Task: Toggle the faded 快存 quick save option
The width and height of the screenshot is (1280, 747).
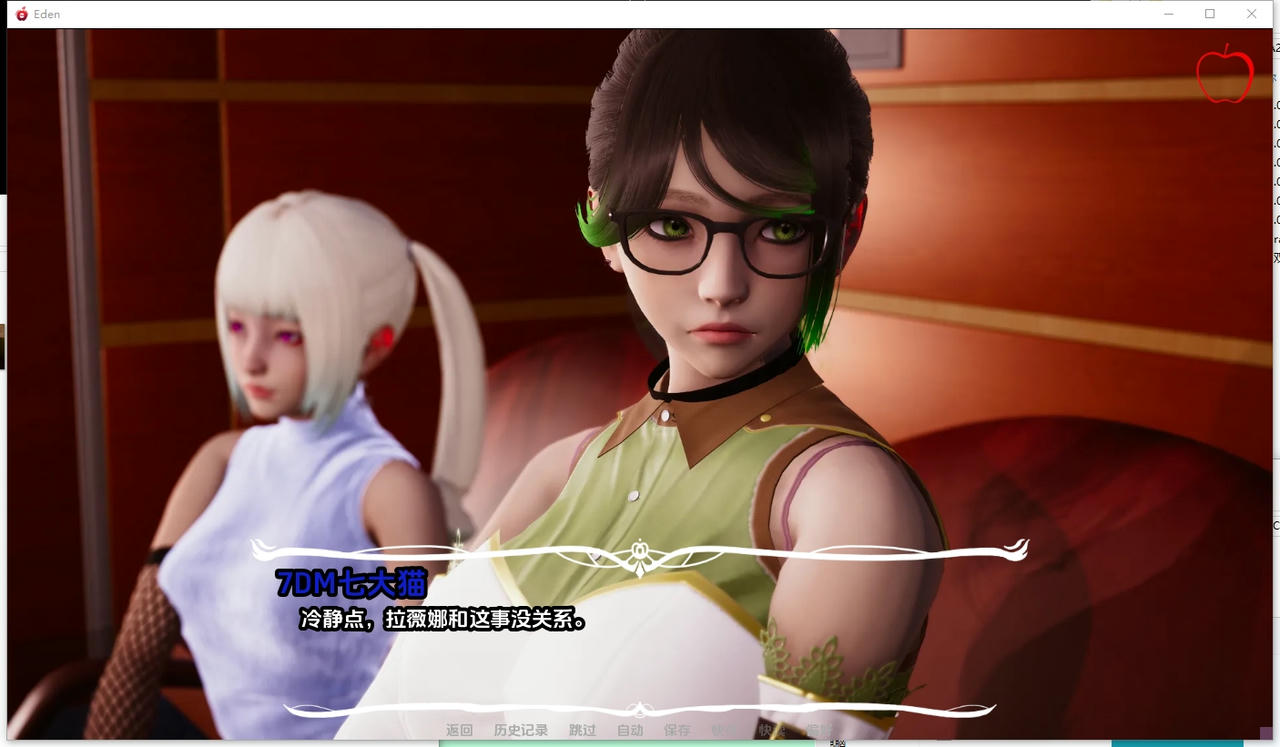Action: [722, 730]
